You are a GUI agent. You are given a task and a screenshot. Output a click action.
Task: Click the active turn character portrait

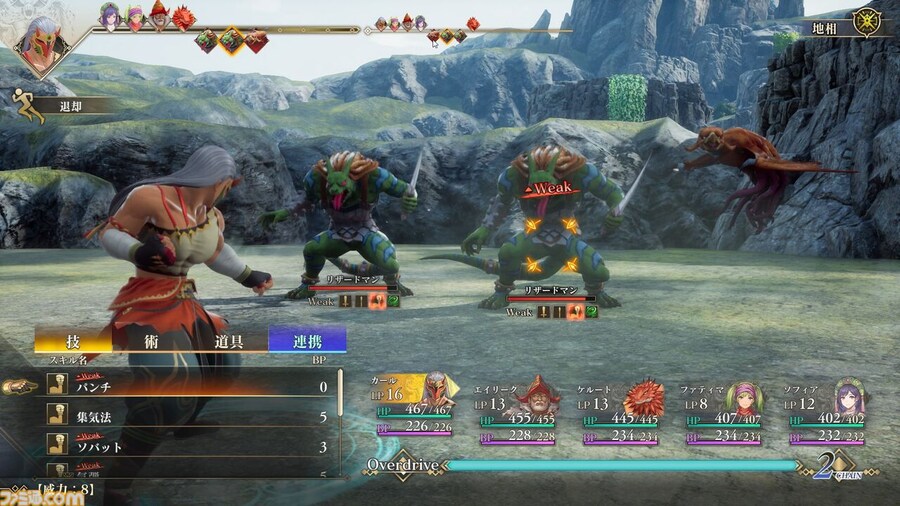point(40,43)
